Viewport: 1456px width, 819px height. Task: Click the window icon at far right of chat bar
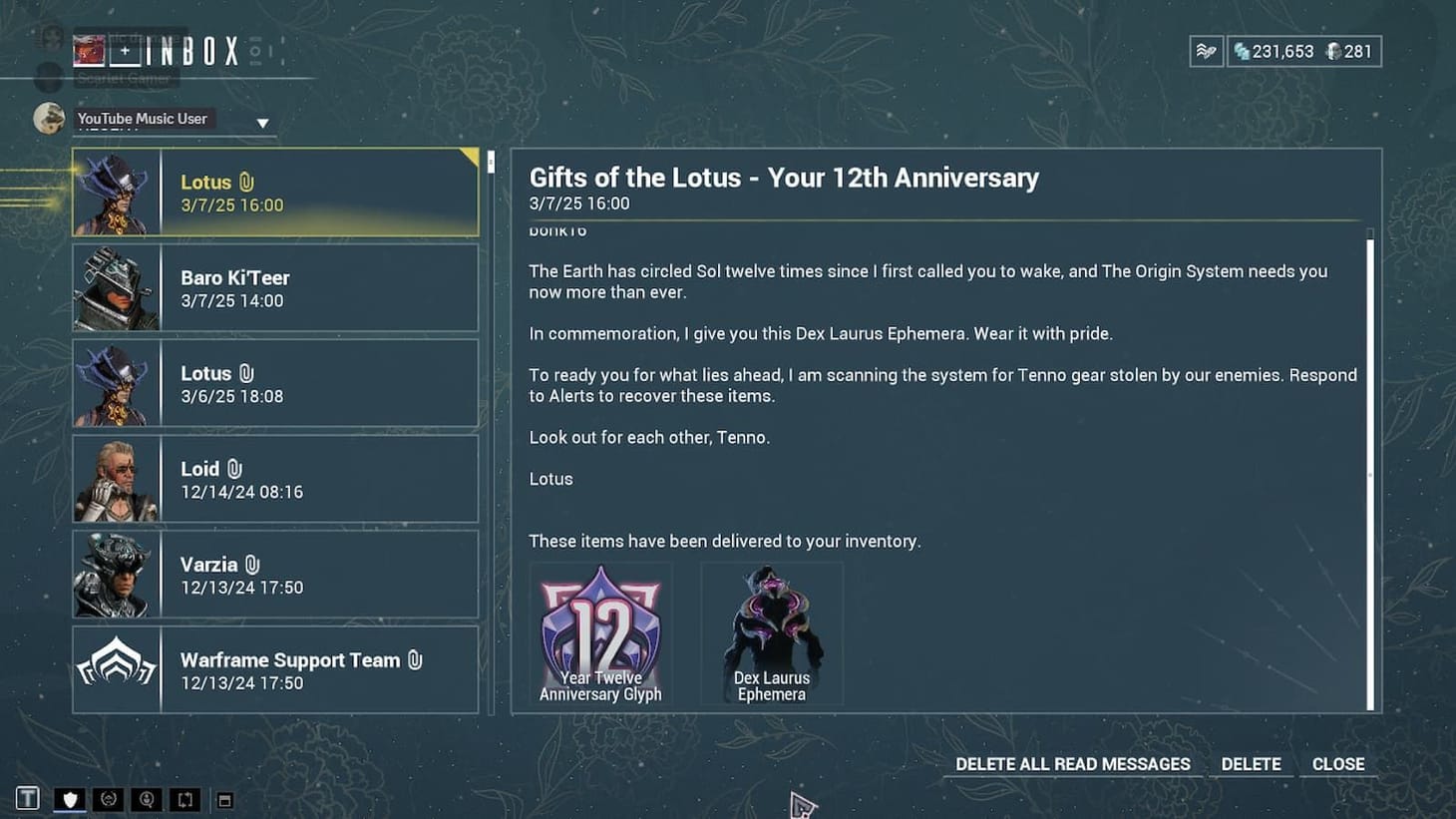click(224, 798)
